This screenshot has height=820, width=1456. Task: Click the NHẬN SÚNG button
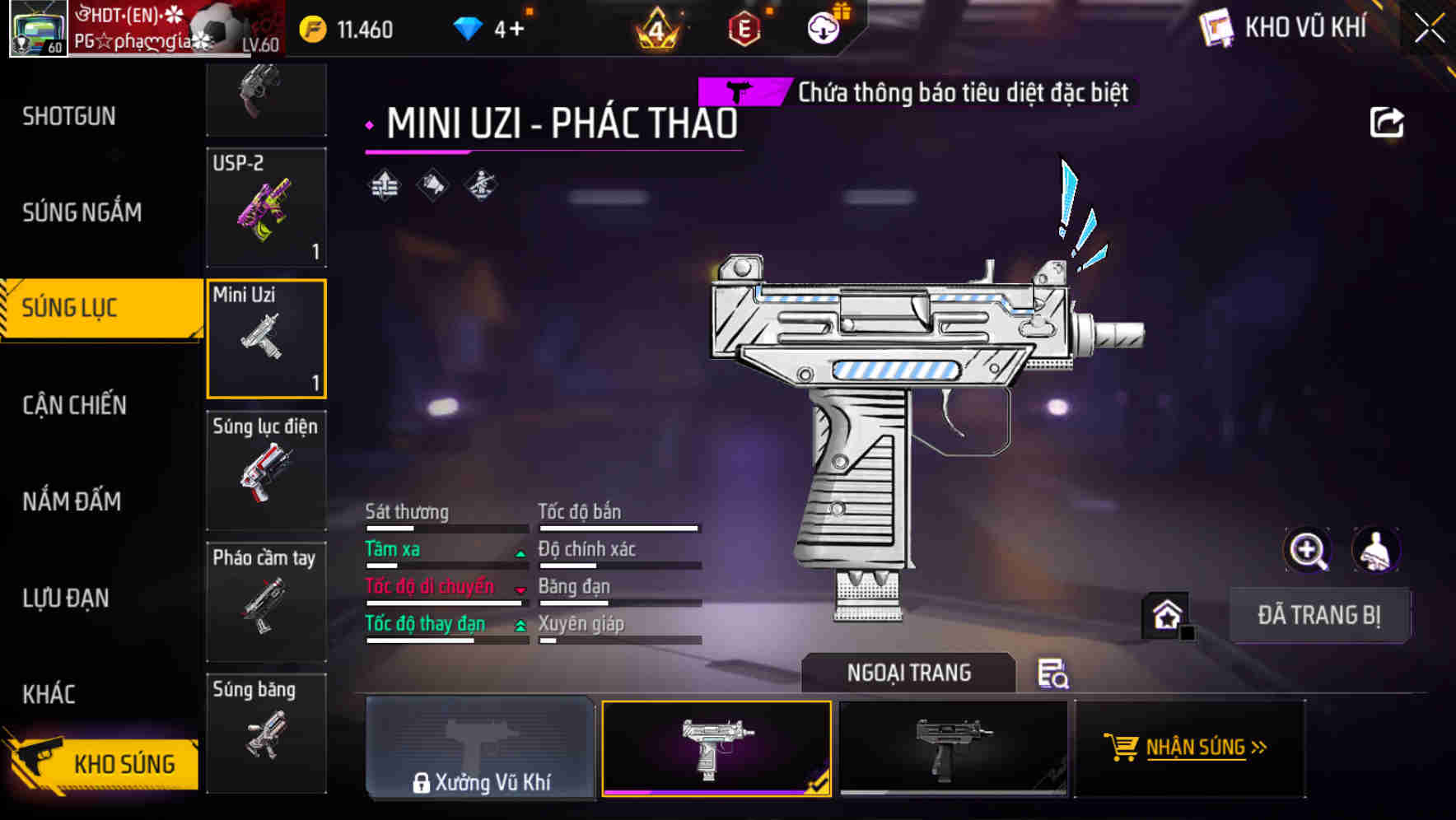(1188, 749)
